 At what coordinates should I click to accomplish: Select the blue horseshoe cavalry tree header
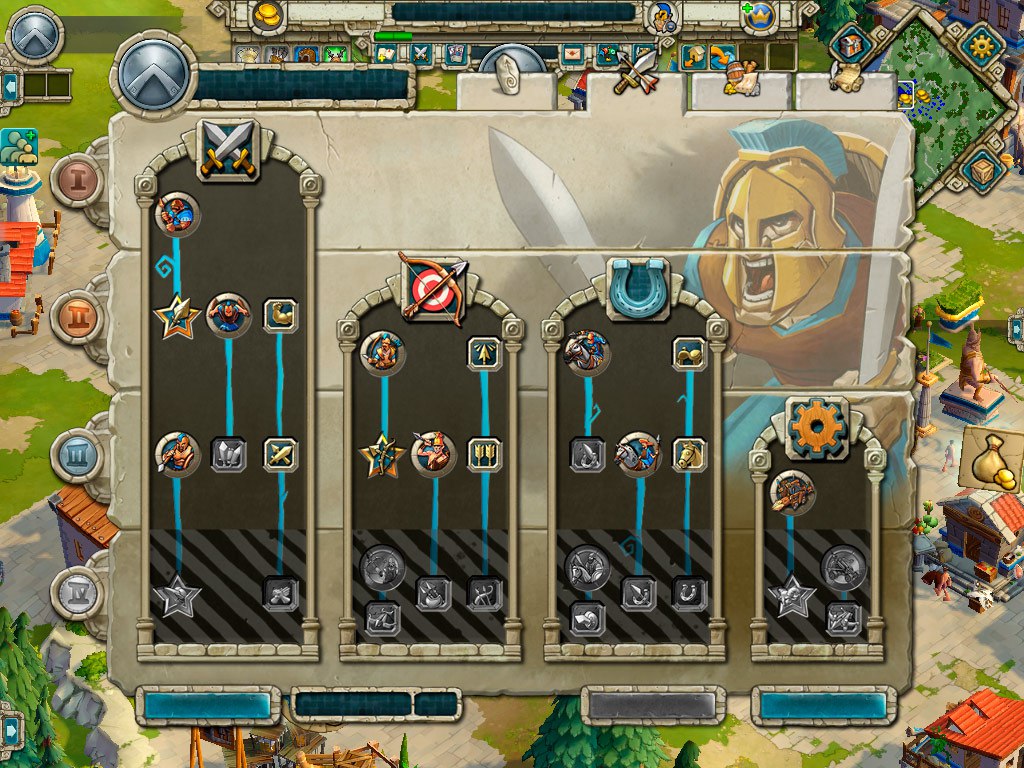(635, 288)
